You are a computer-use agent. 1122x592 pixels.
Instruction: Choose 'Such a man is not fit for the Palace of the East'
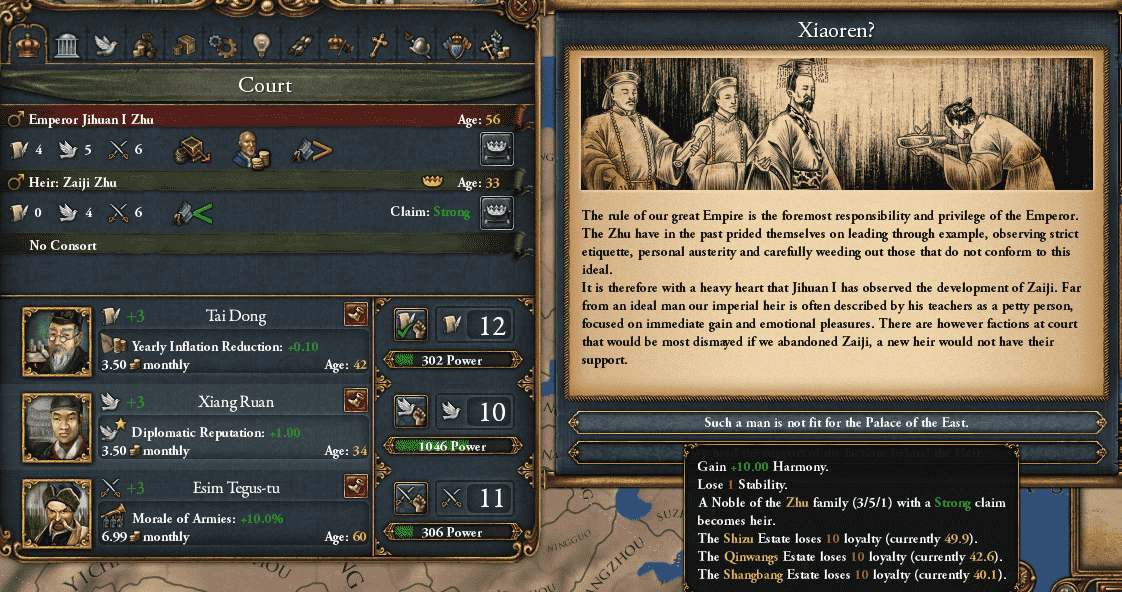click(835, 423)
